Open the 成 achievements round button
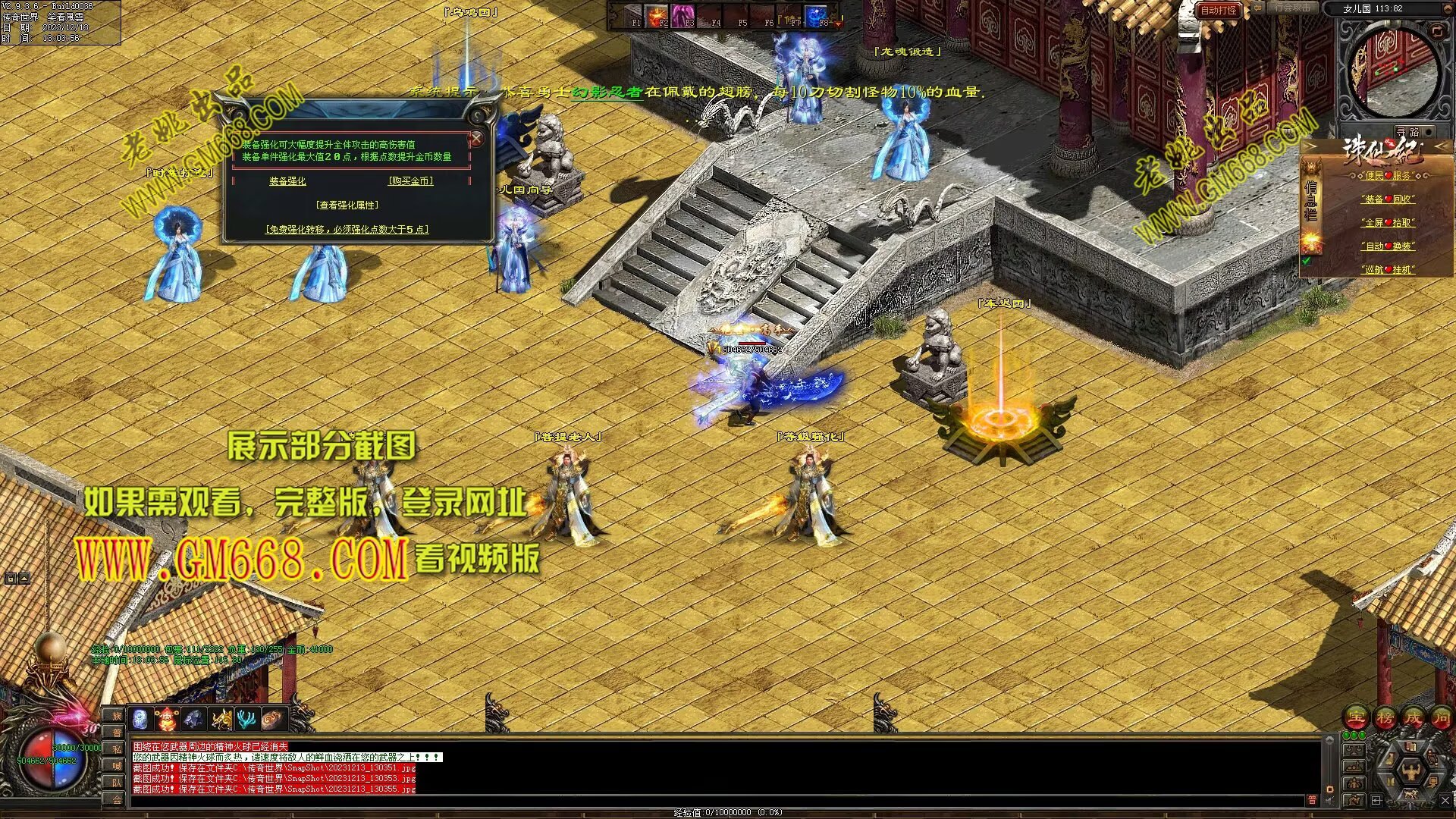The height and width of the screenshot is (819, 1456). point(1414,717)
